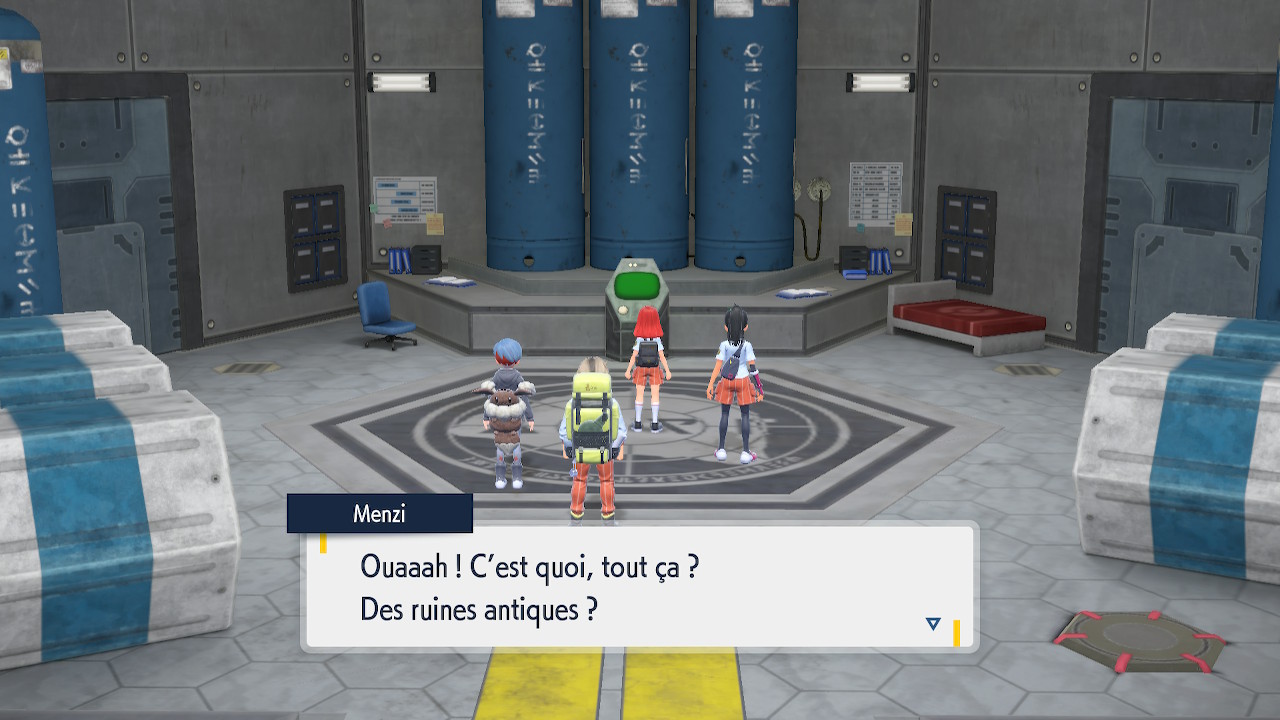Image resolution: width=1280 pixels, height=720 pixels.
Task: Click Menzi's dialogue text box
Action: tap(638, 588)
